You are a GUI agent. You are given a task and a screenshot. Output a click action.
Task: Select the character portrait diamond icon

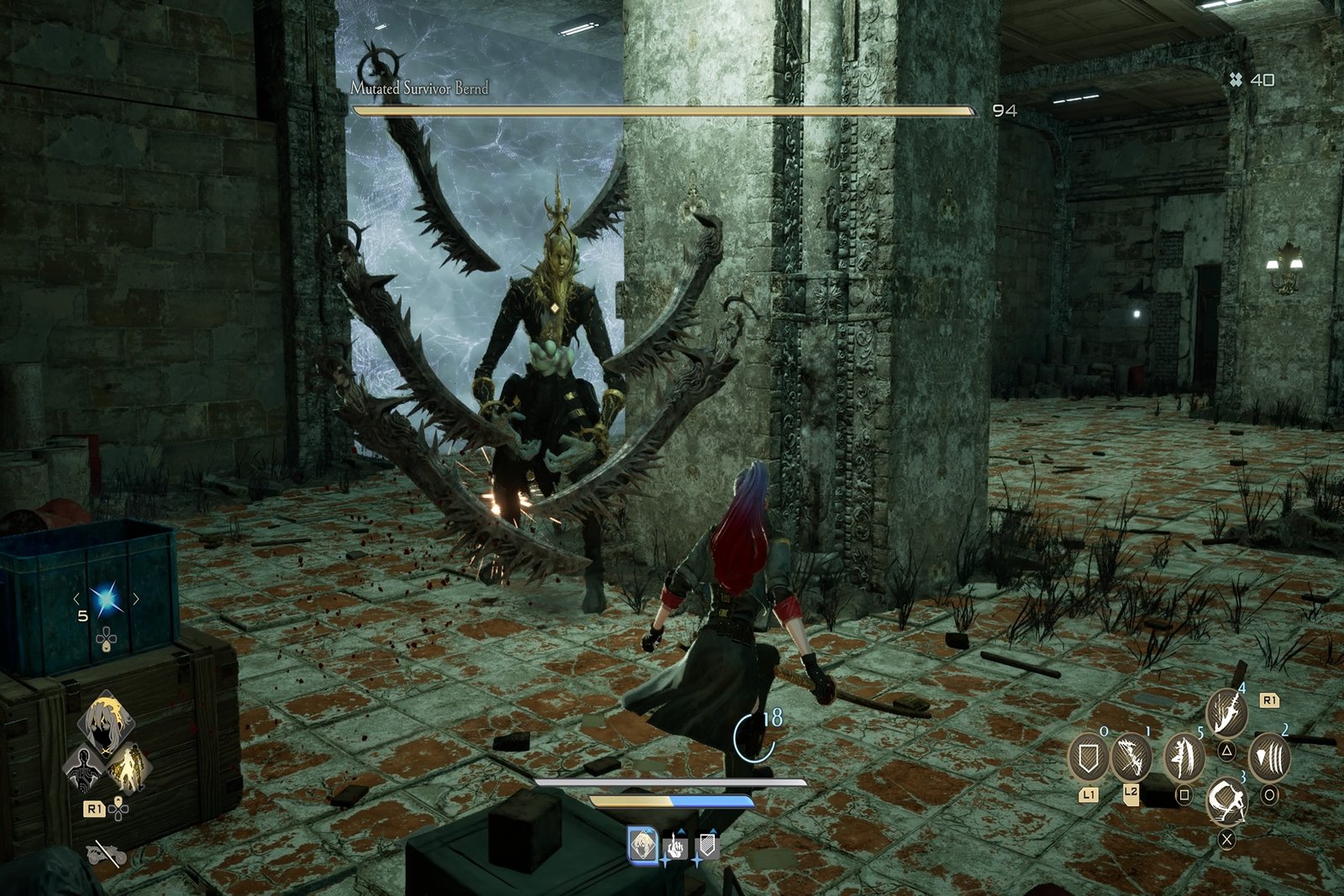tap(106, 723)
